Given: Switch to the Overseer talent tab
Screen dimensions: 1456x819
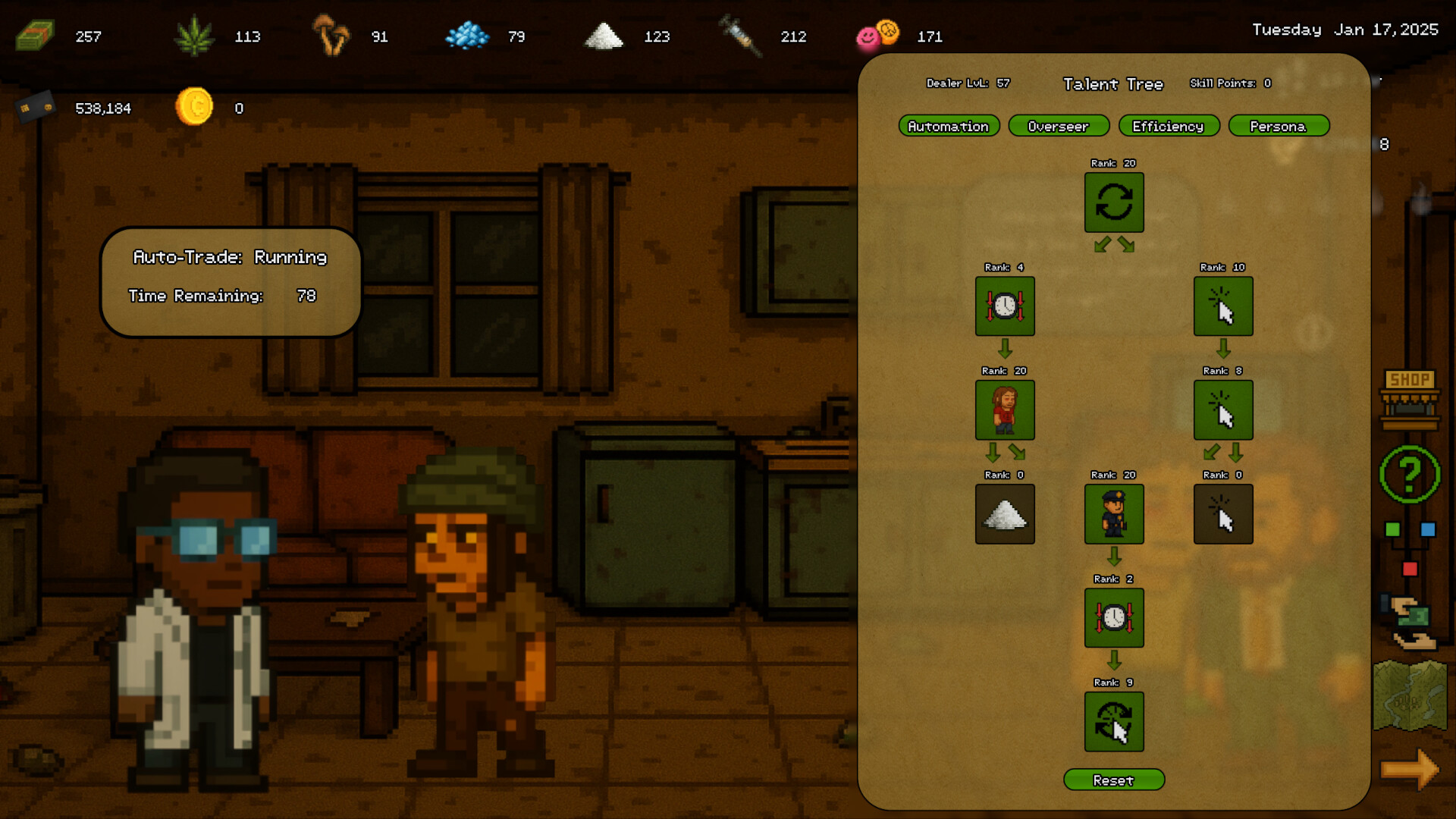Looking at the screenshot, I should [x=1059, y=126].
